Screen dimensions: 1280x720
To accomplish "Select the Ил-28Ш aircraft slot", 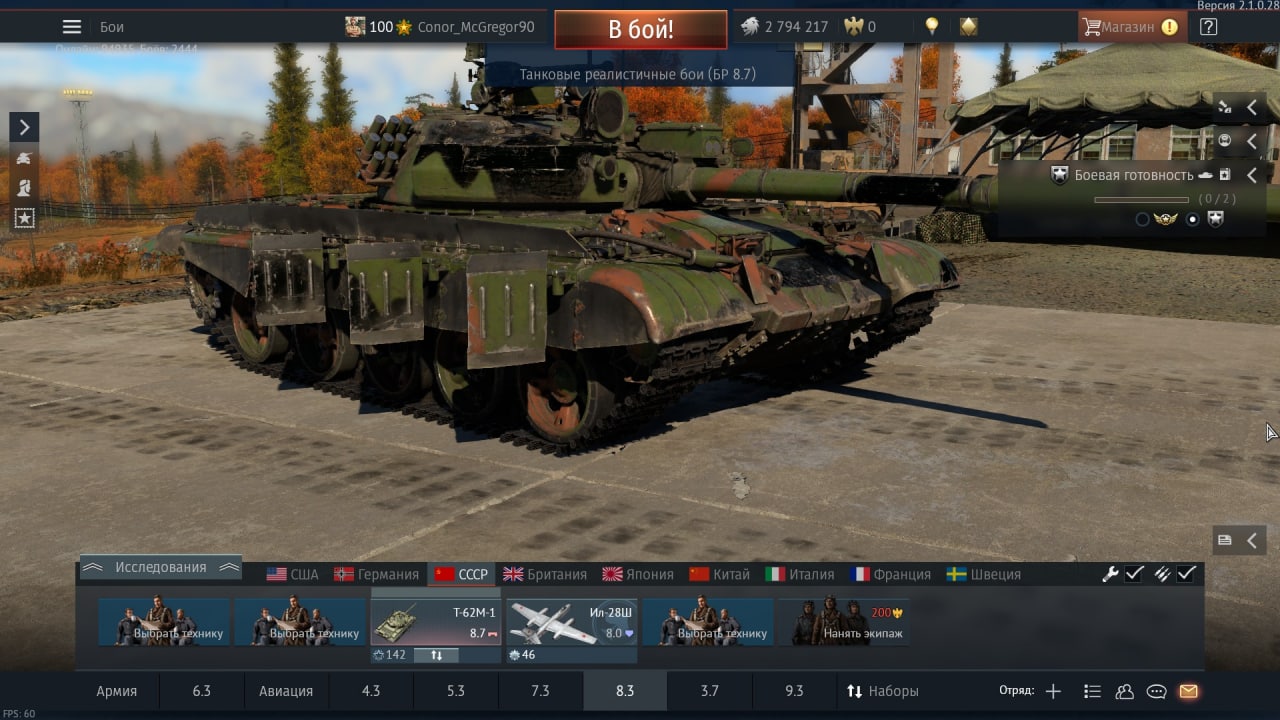I will click(572, 622).
